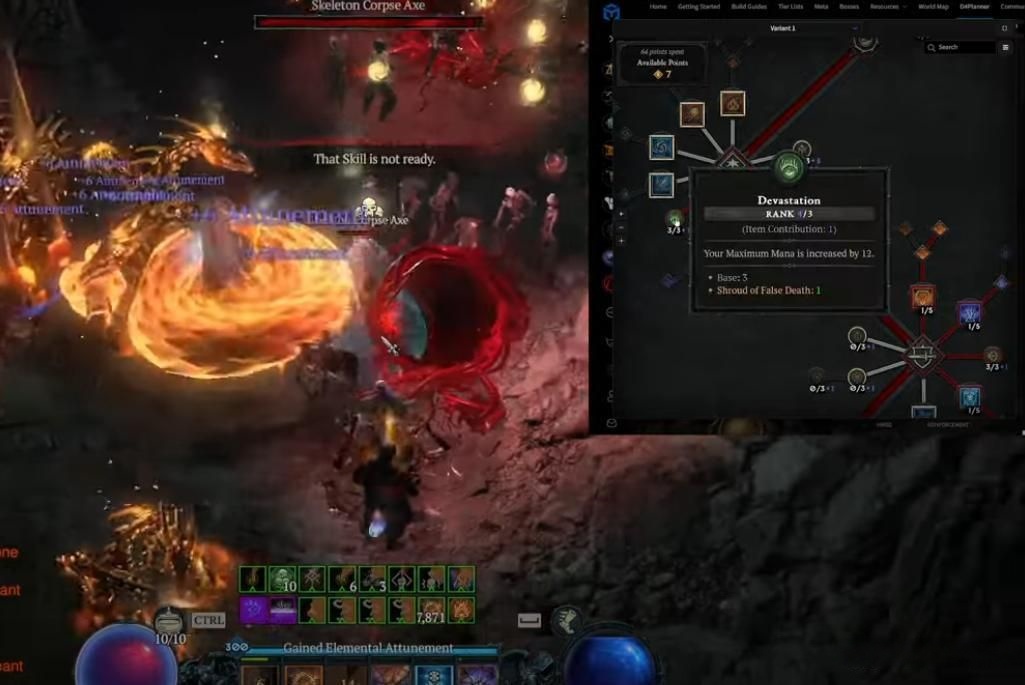Open the Getting Started page

[x=698, y=7]
